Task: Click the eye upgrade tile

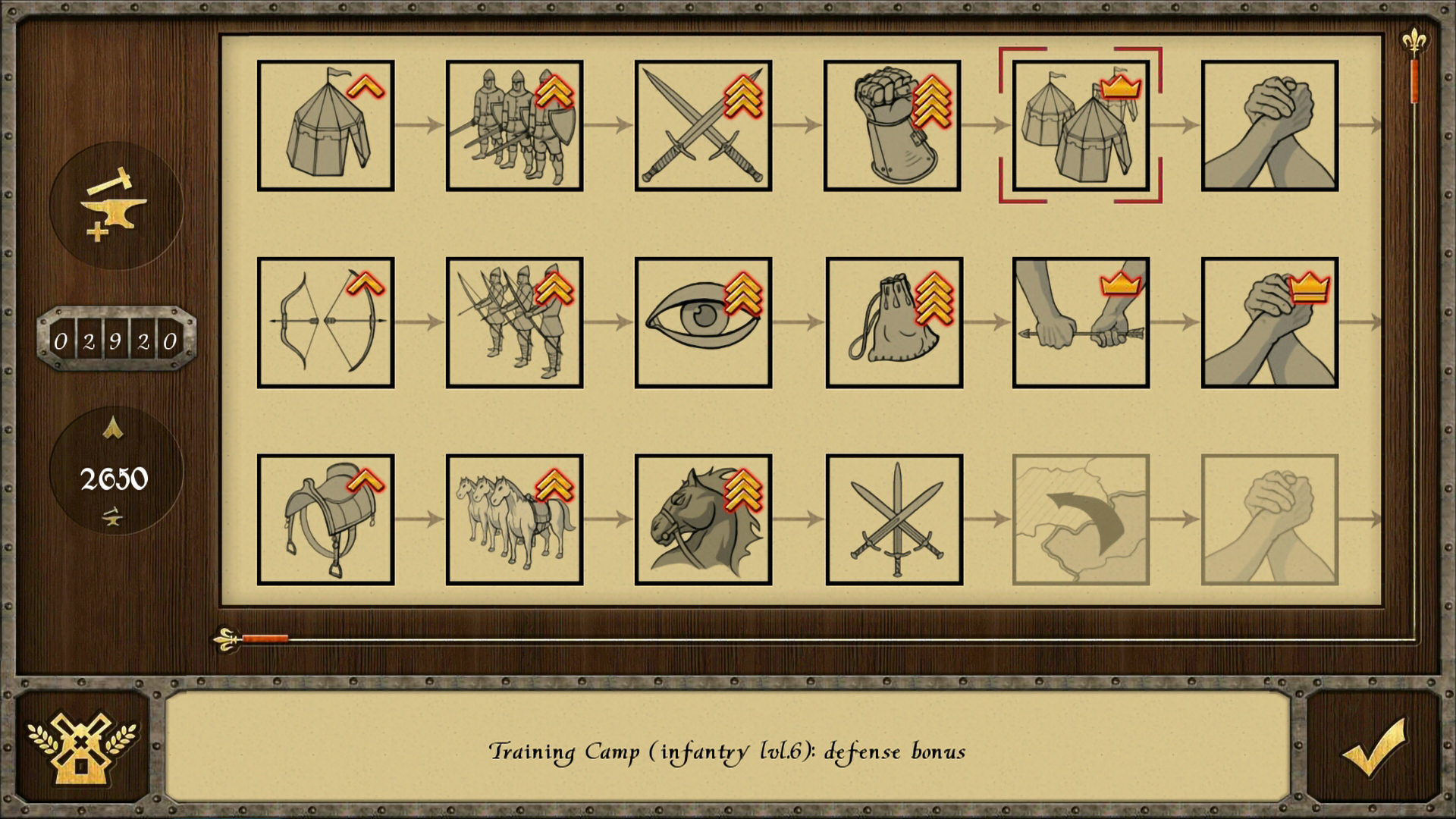Action: pyautogui.click(x=703, y=322)
